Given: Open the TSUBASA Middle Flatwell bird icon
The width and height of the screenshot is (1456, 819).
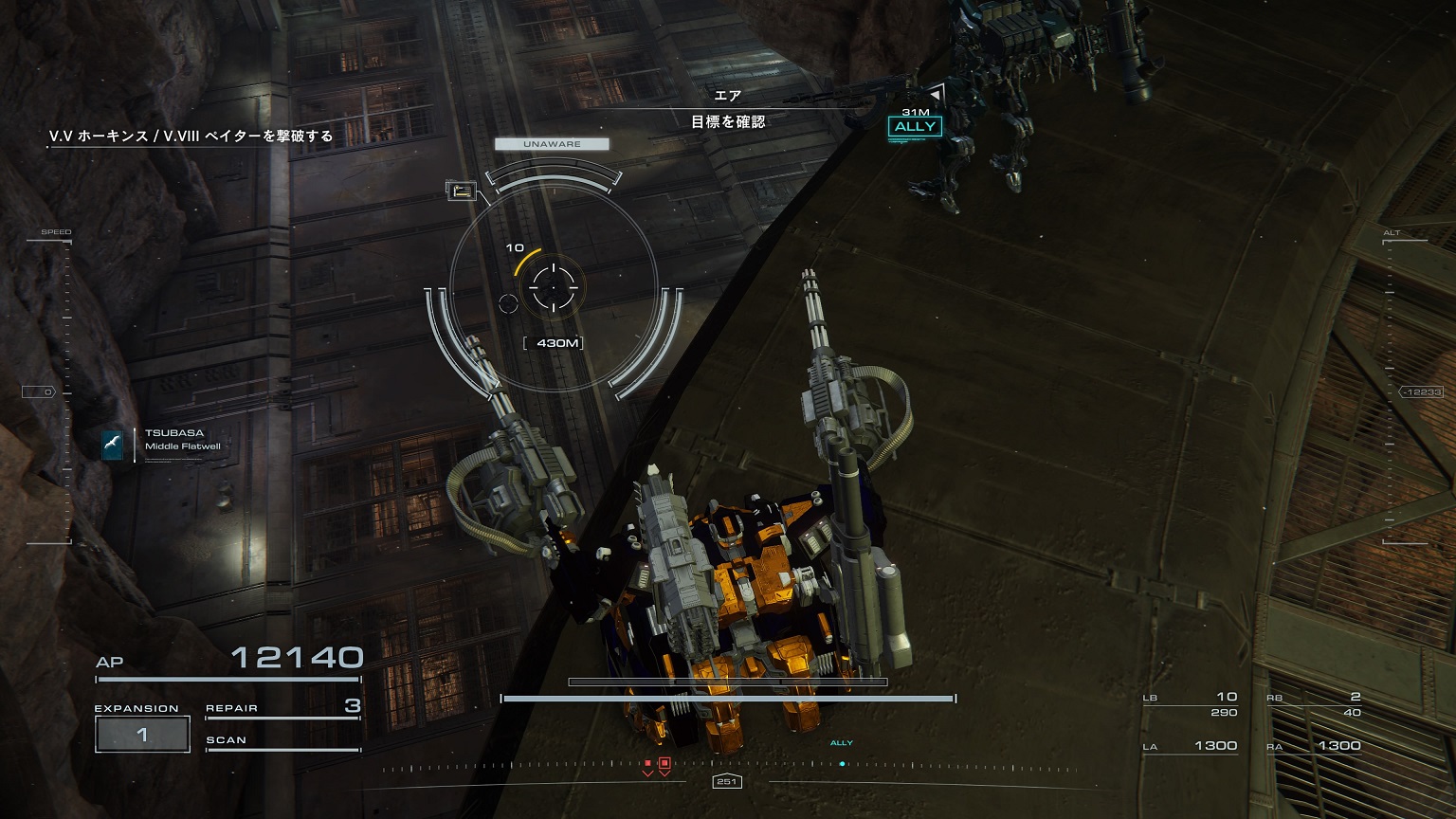Looking at the screenshot, I should [113, 444].
